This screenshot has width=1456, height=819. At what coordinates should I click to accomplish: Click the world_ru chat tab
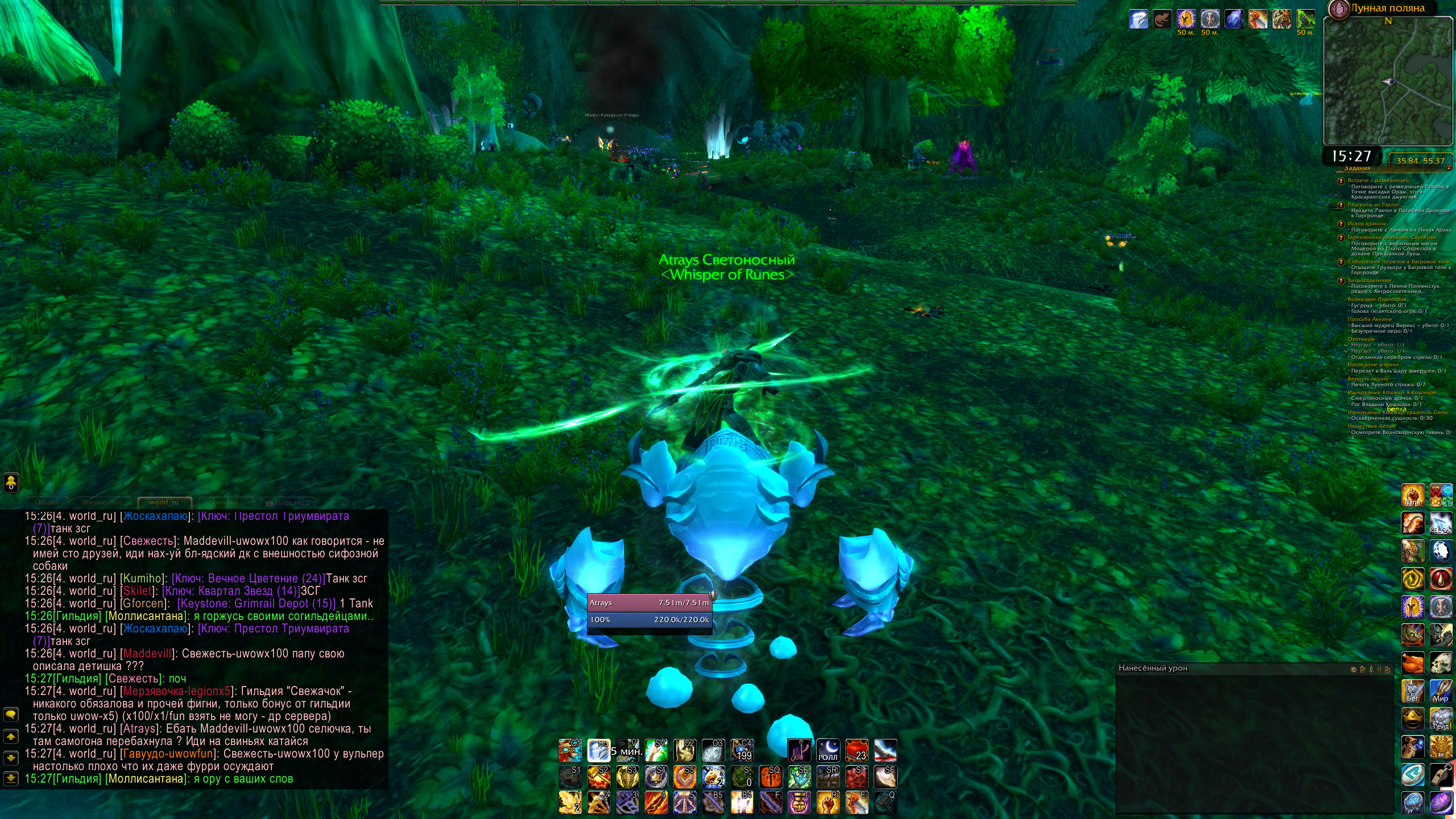coord(164,502)
